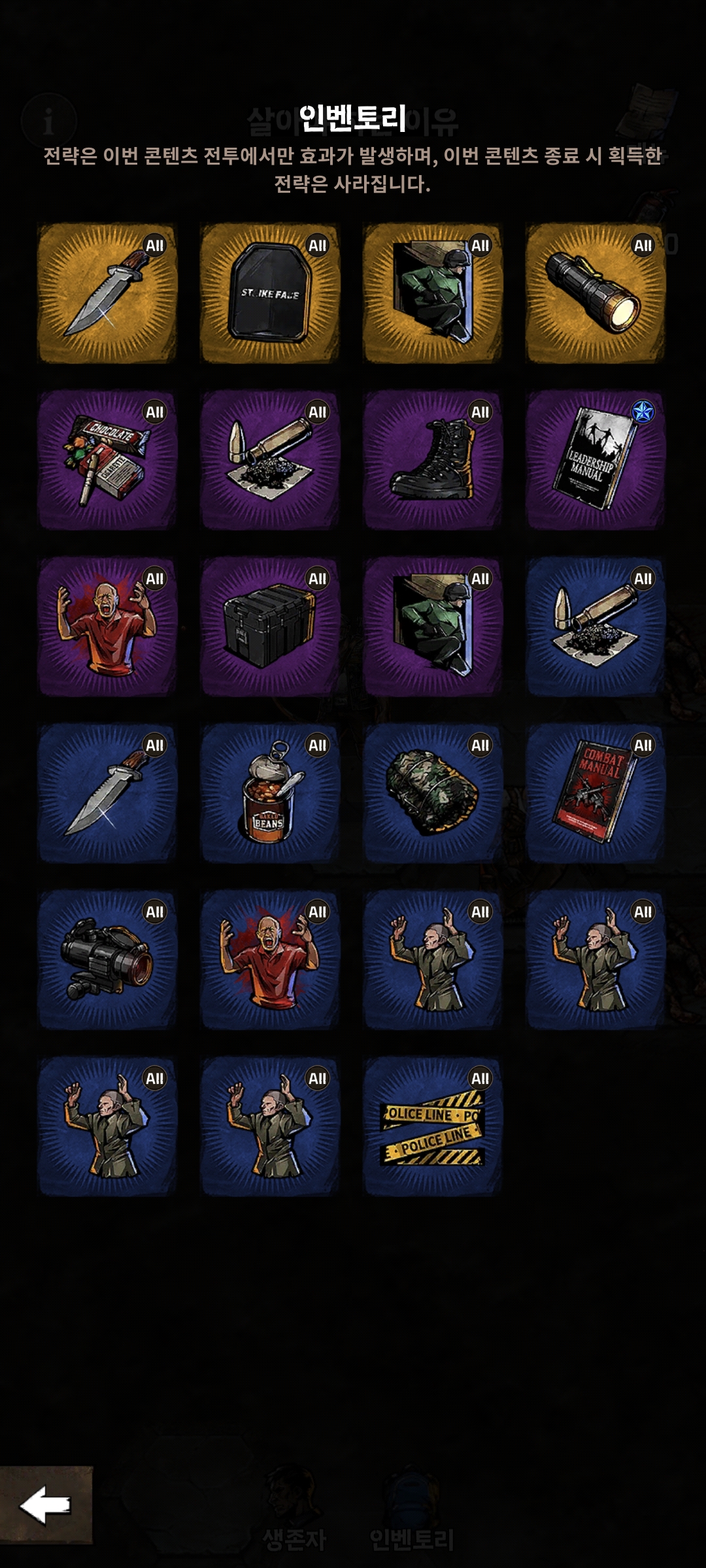Select the chocolate and cigarettes item
This screenshot has height=1568, width=706.
(x=107, y=460)
